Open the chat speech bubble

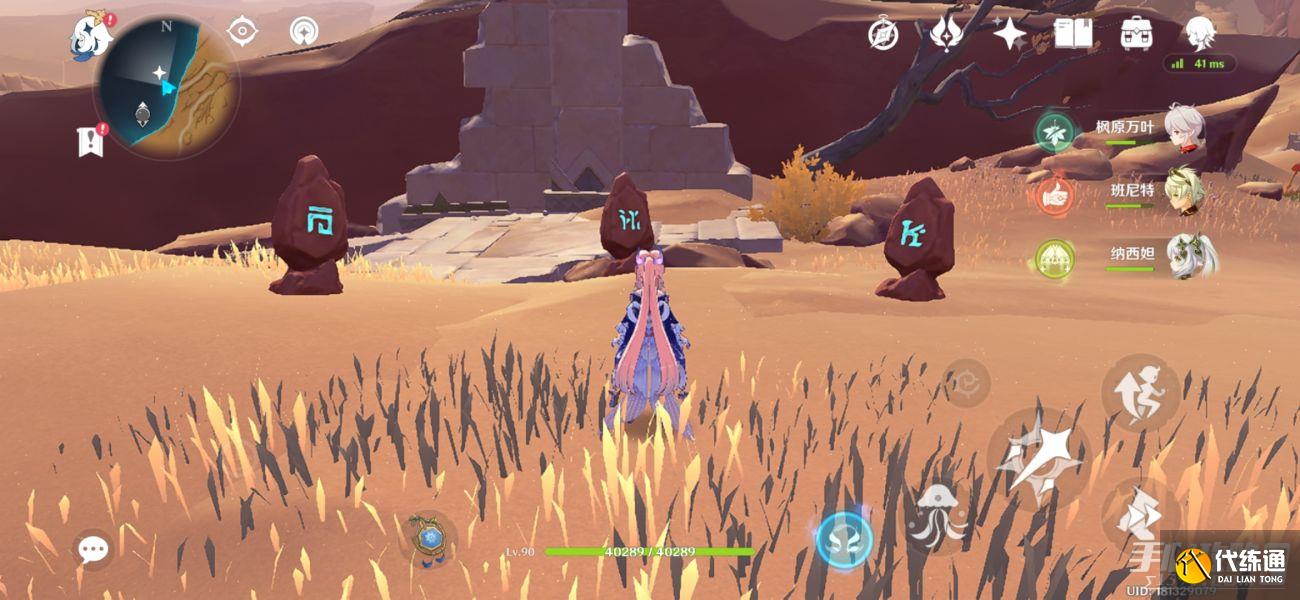[x=94, y=548]
